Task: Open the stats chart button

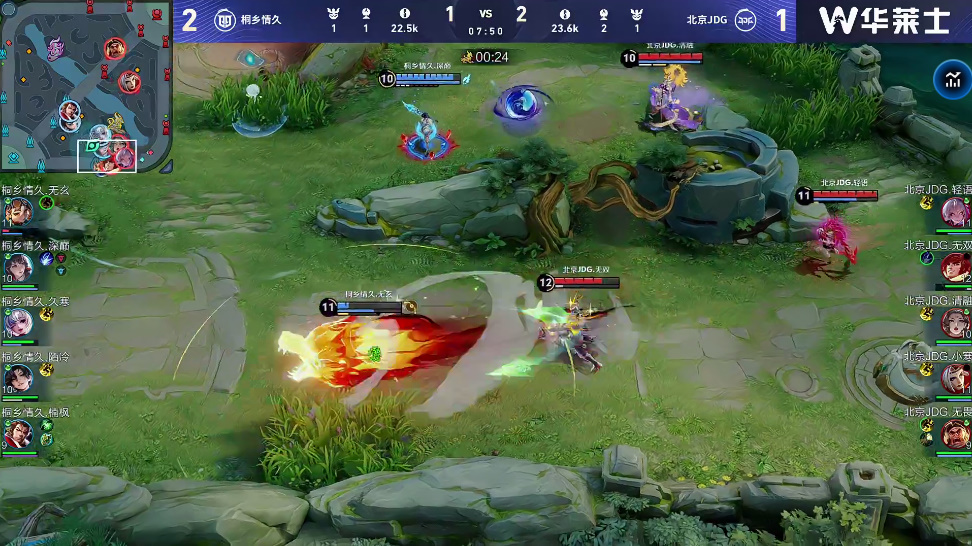Action: [x=948, y=80]
